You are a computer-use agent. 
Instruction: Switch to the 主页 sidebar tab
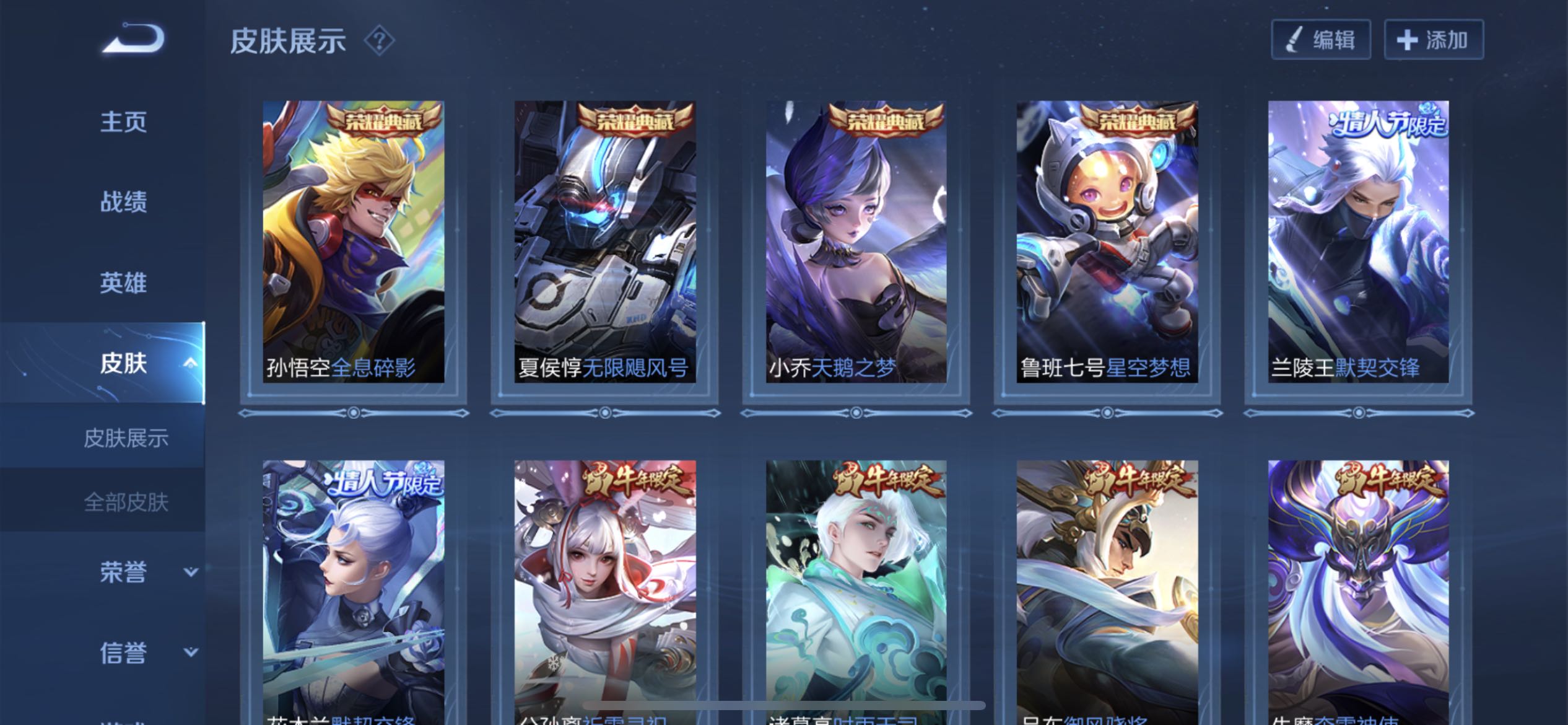pos(123,121)
